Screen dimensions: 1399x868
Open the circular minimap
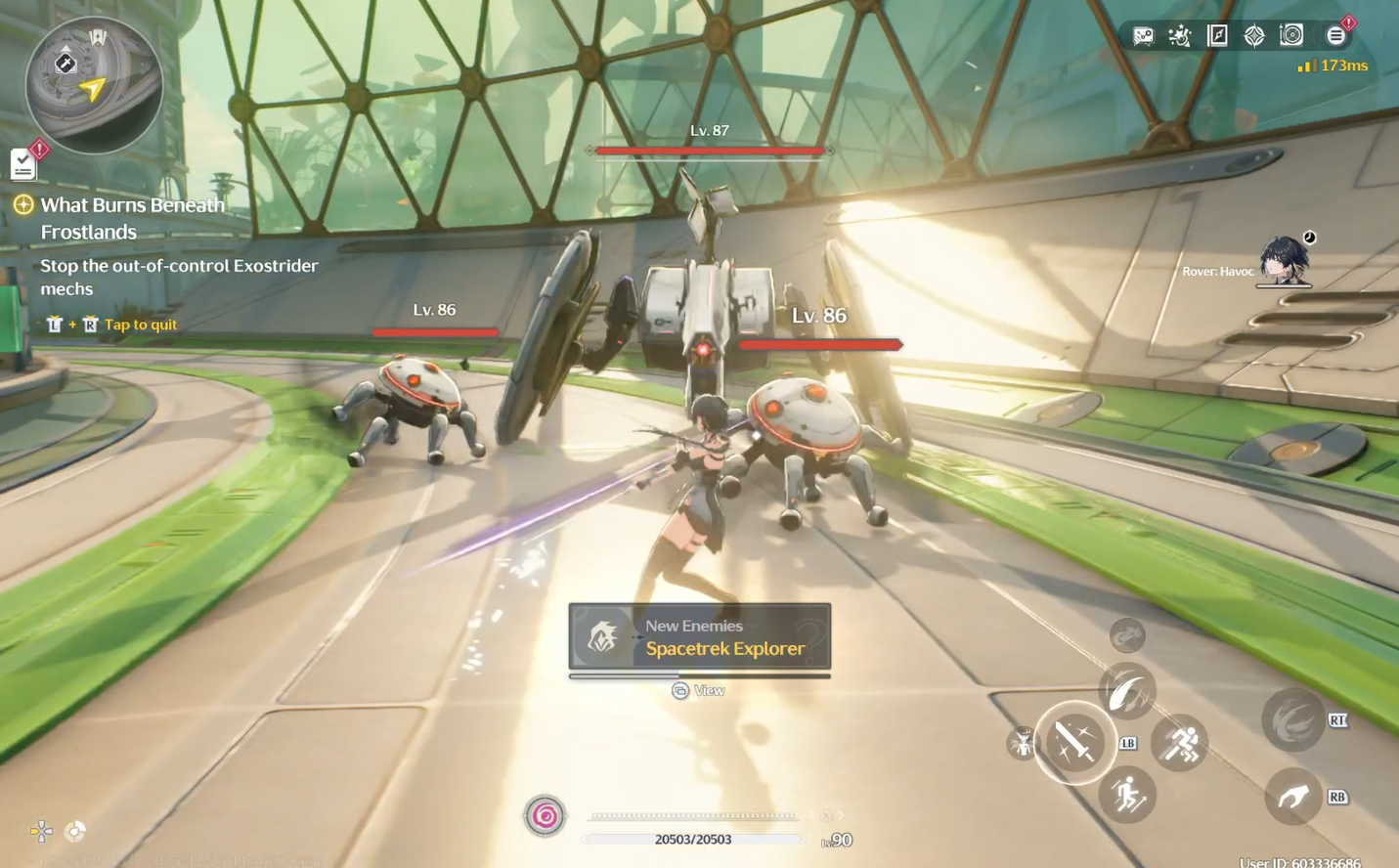[94, 85]
